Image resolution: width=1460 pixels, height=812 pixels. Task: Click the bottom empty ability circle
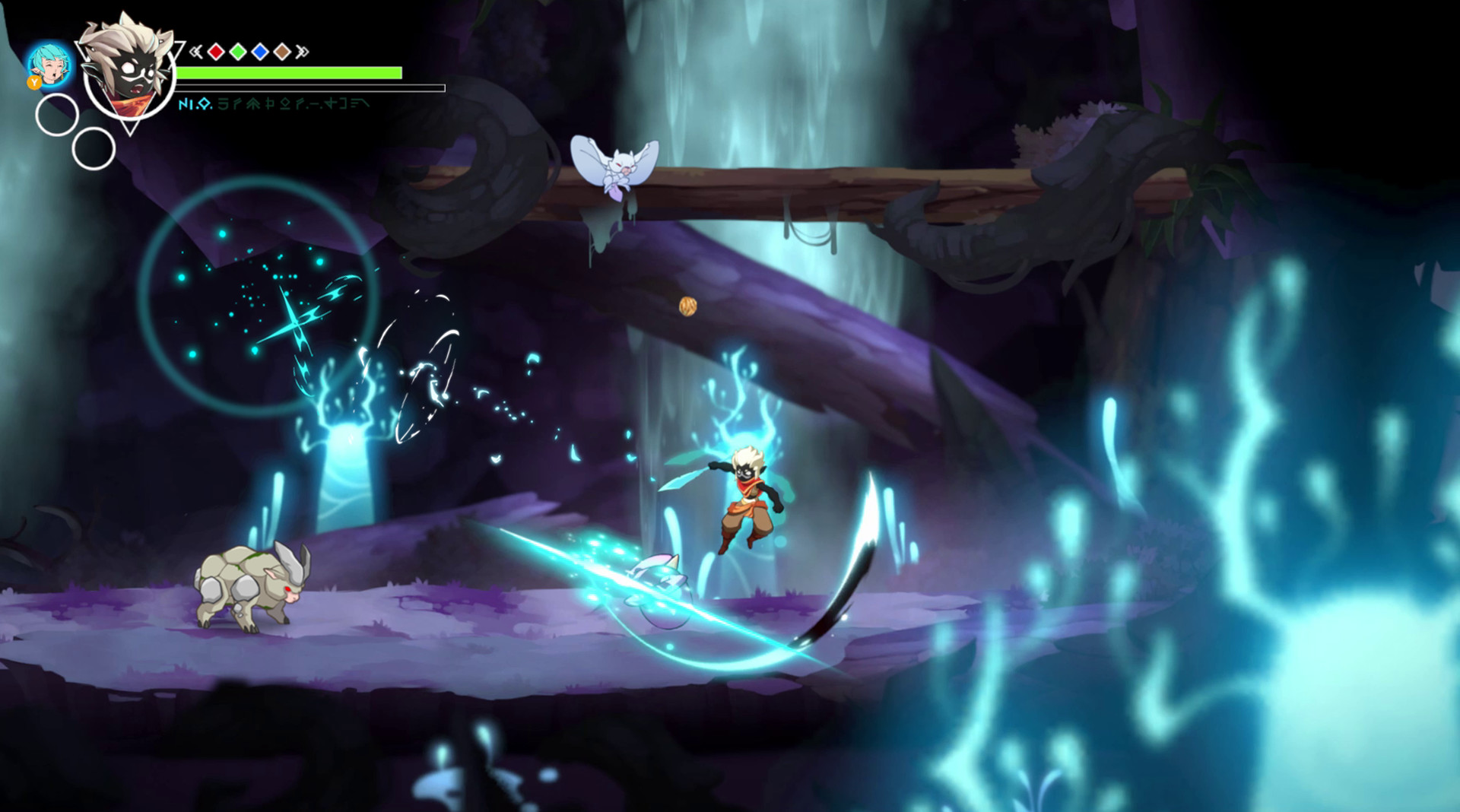click(x=94, y=149)
